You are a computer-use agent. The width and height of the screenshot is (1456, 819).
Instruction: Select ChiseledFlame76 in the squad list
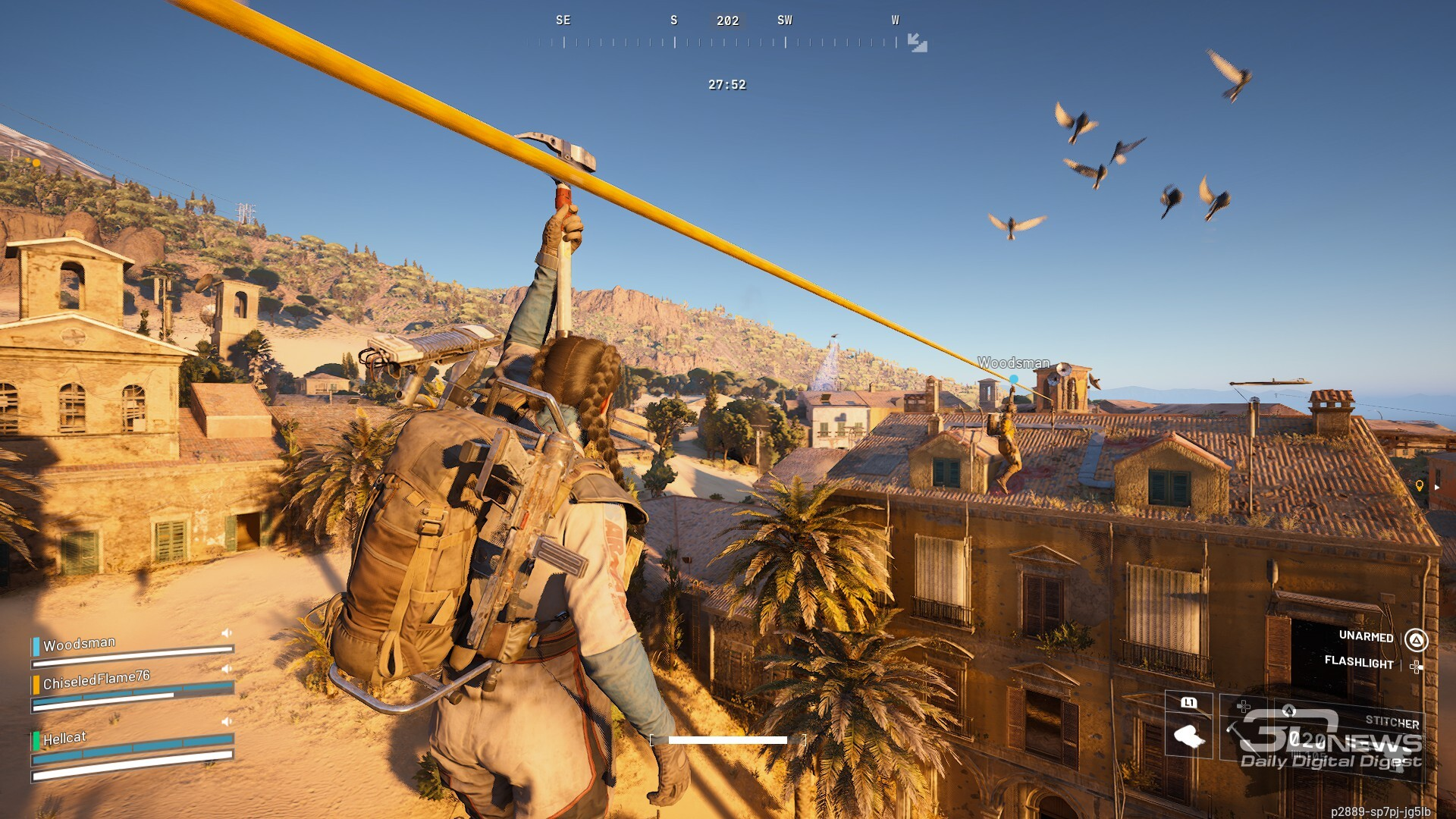pos(96,679)
